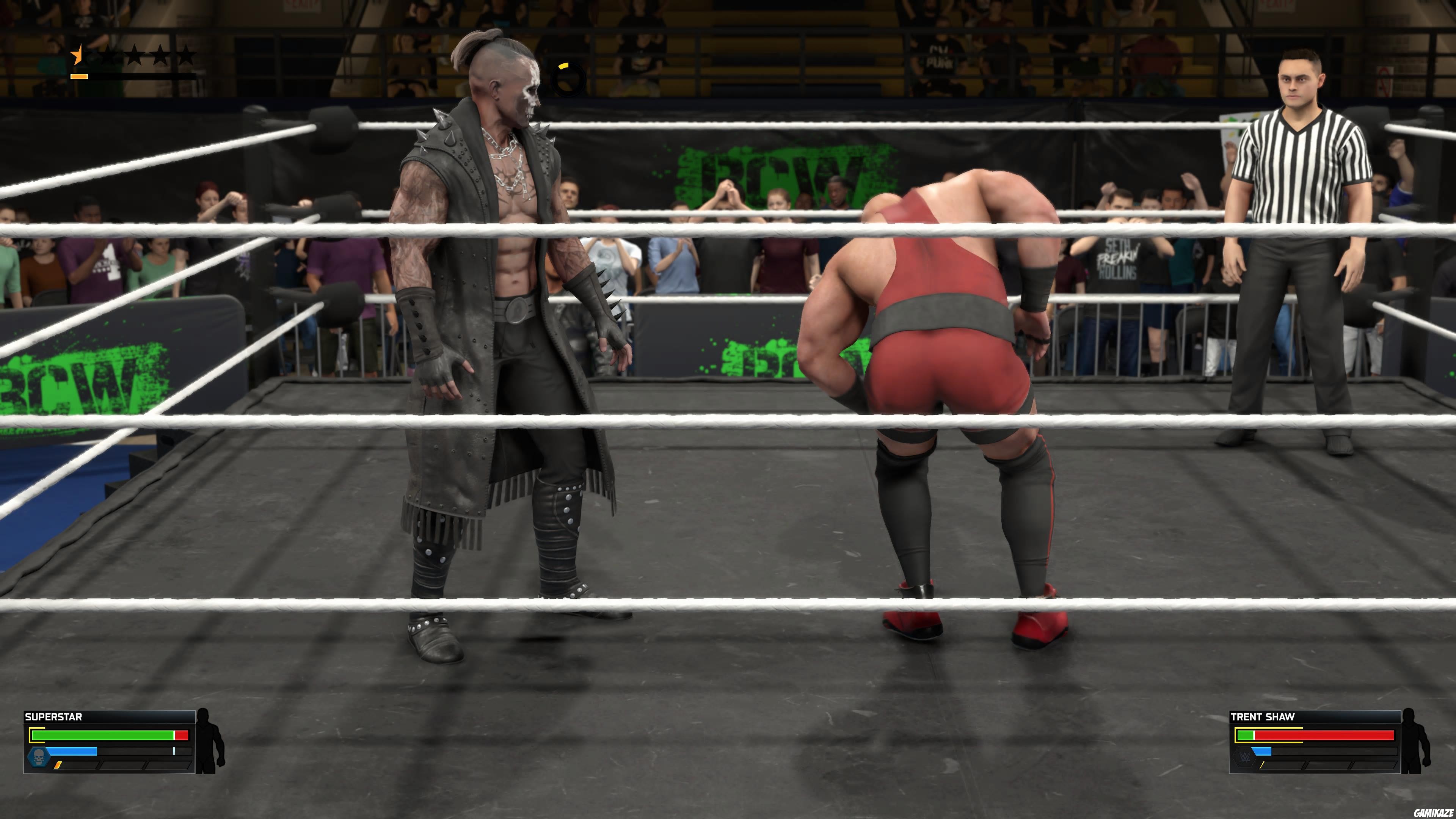Select the skull special-move icon on SUPERSTAR's HUD

point(38,758)
